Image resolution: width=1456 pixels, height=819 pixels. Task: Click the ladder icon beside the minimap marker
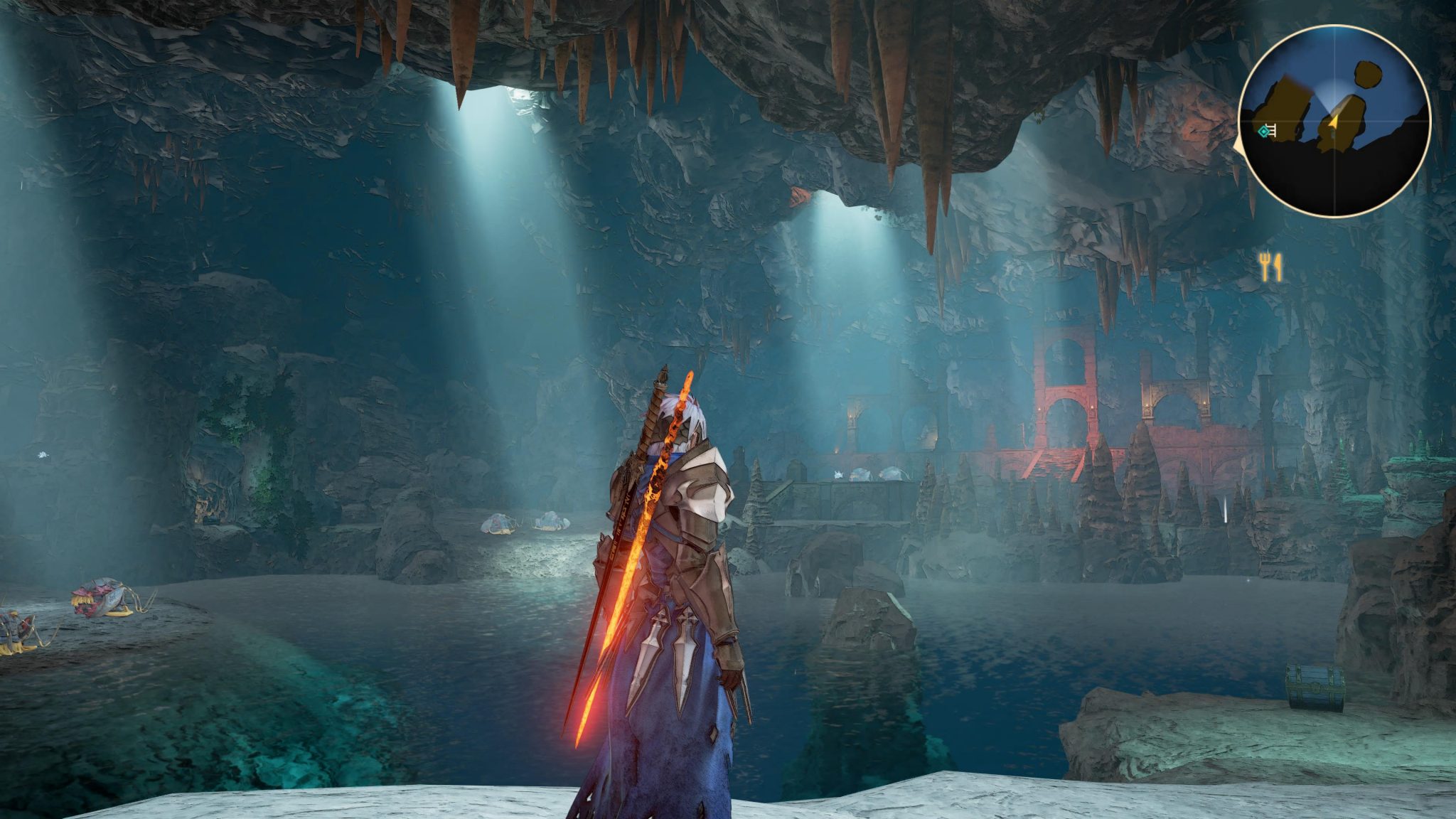1273,130
